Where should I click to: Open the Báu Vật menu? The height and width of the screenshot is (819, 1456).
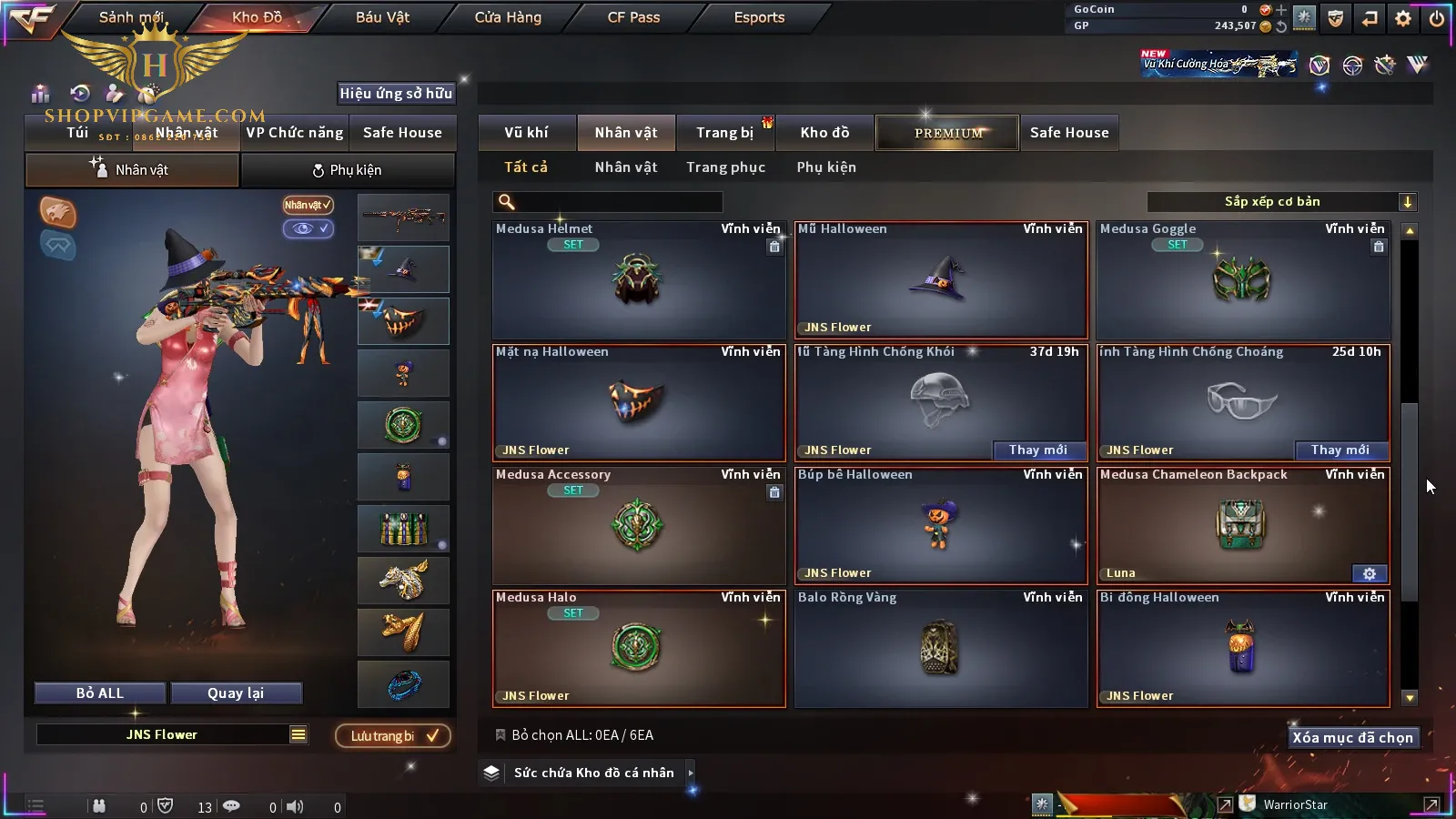click(382, 17)
